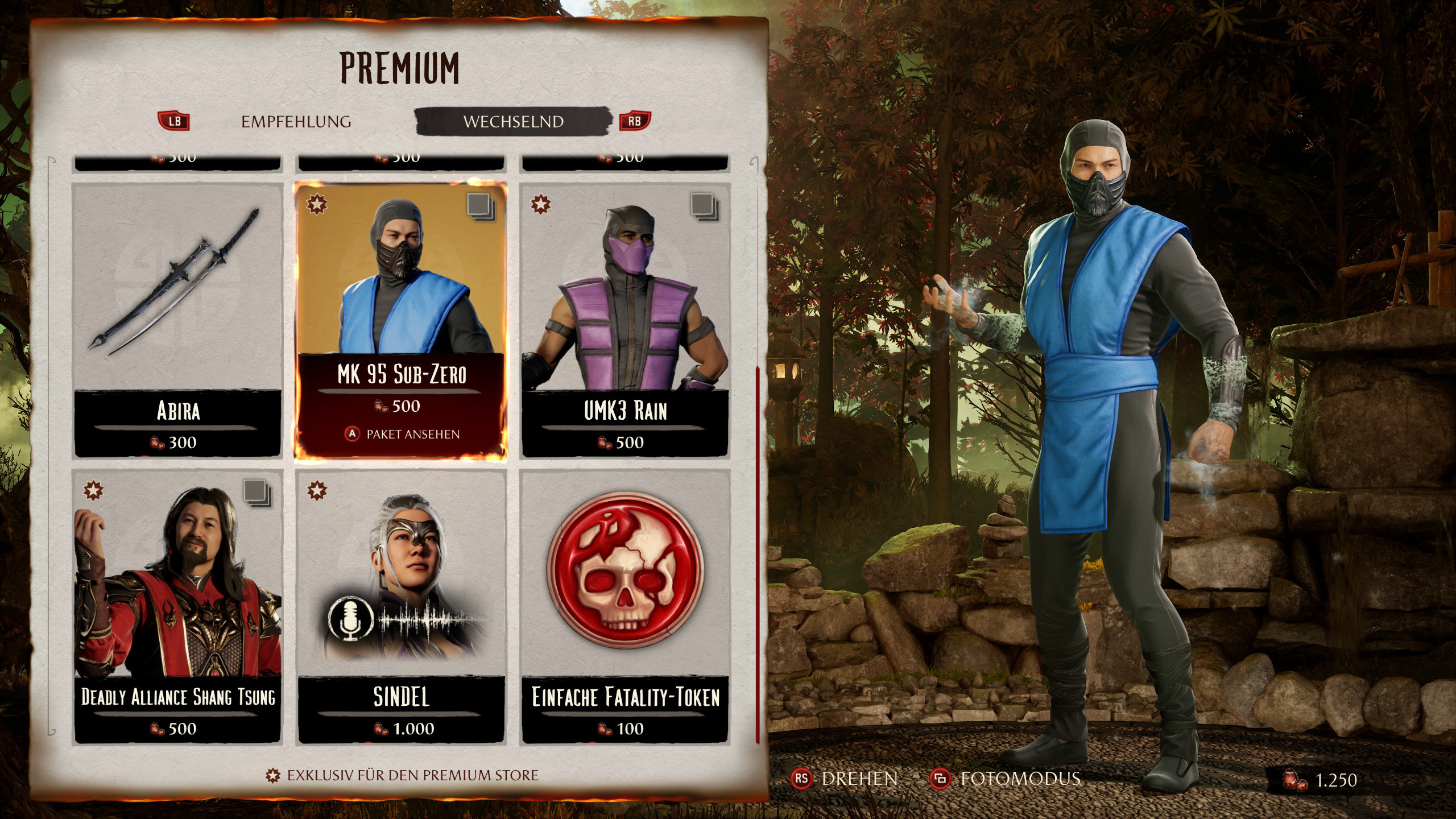The height and width of the screenshot is (819, 1456).
Task: Select the Einfache Fatality-Token card
Action: coord(625,606)
